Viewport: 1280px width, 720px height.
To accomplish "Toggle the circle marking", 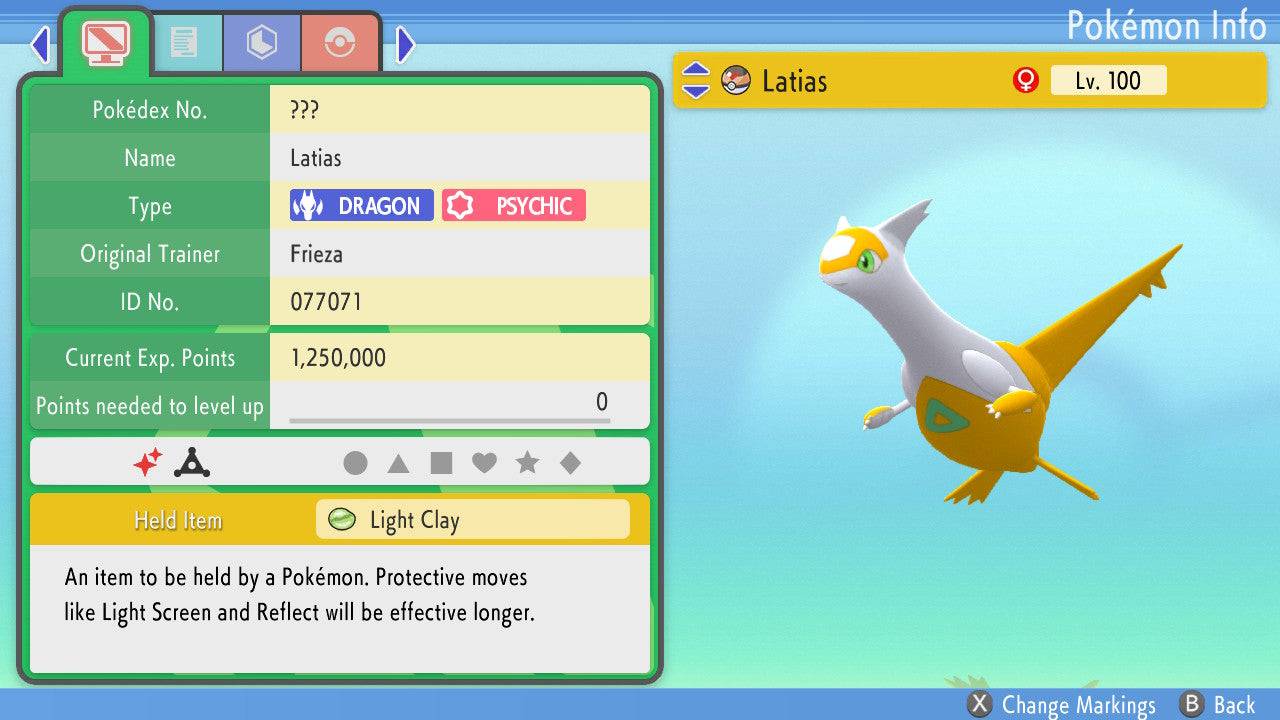I will click(355, 463).
